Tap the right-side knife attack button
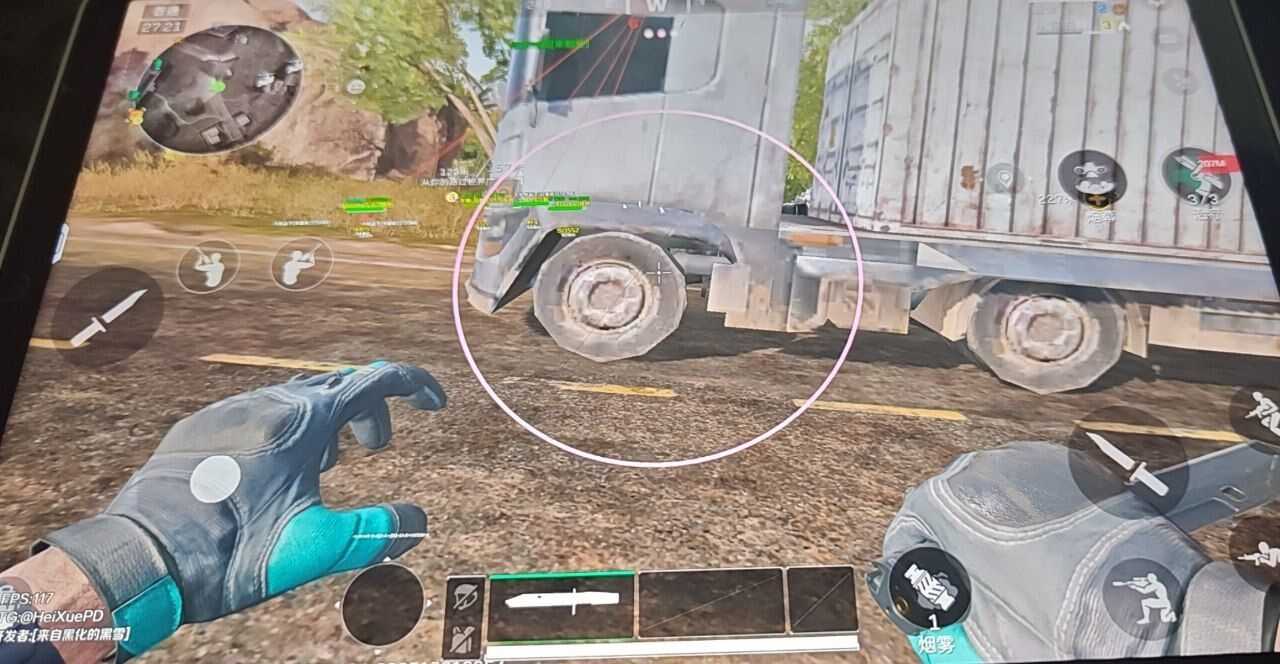This screenshot has height=664, width=1280. (x=1128, y=461)
